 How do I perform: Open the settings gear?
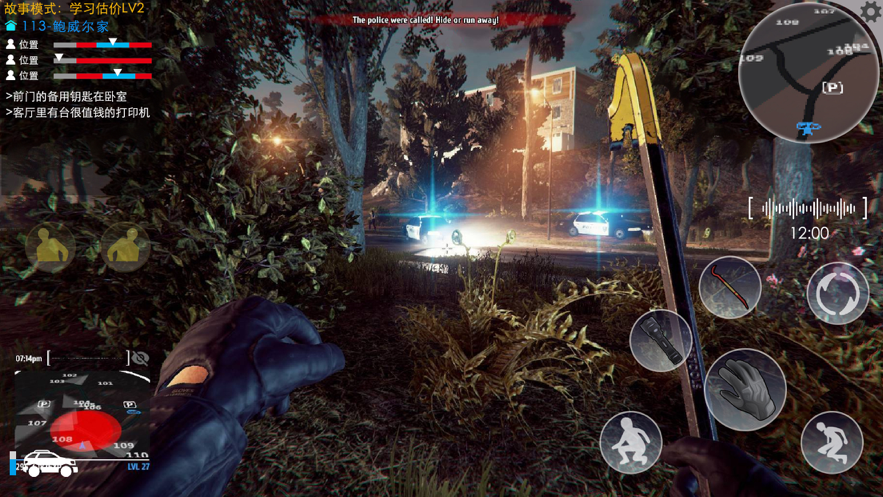[x=870, y=11]
